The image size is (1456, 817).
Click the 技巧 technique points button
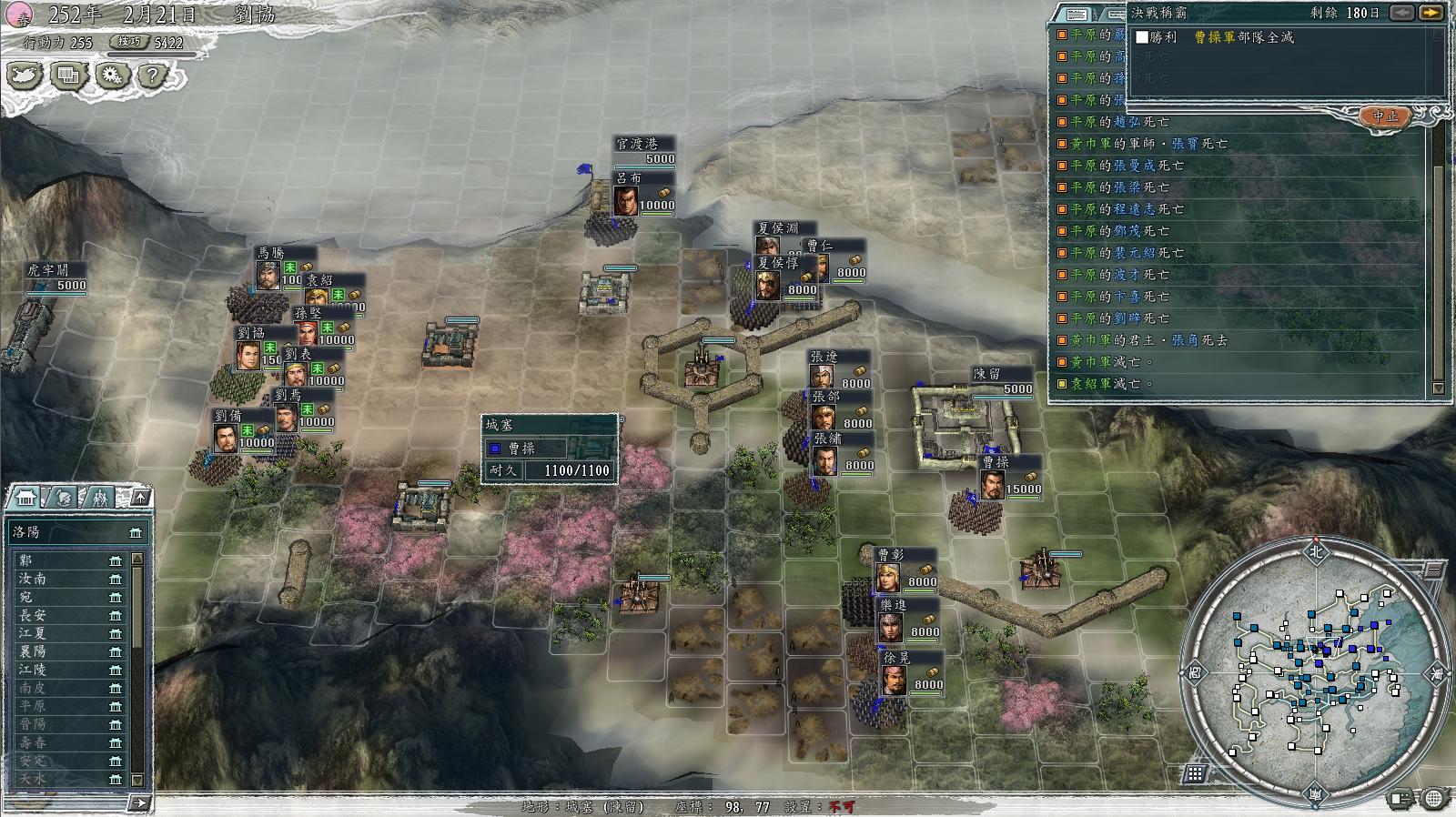(130, 42)
